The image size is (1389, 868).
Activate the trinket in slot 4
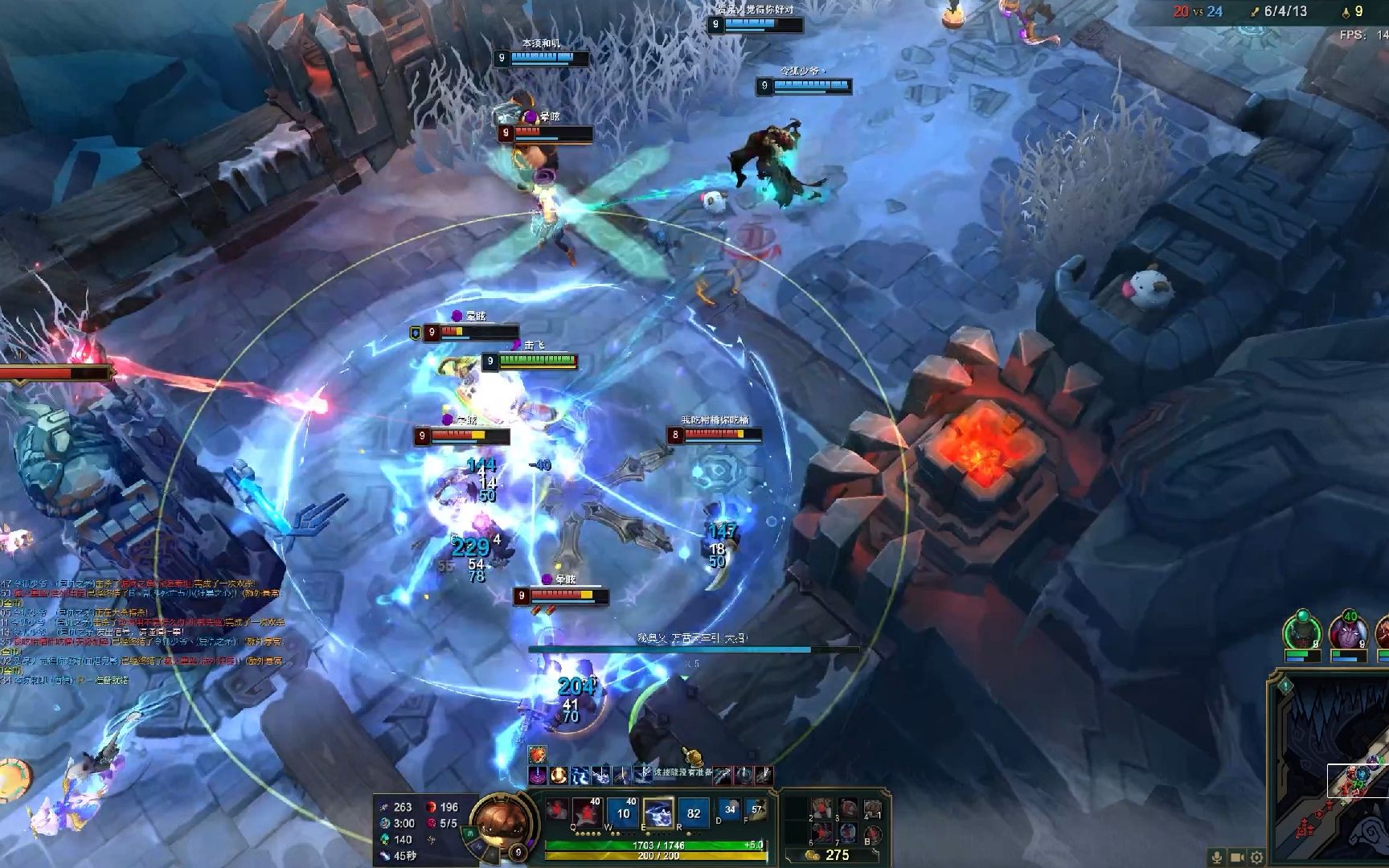tap(873, 809)
